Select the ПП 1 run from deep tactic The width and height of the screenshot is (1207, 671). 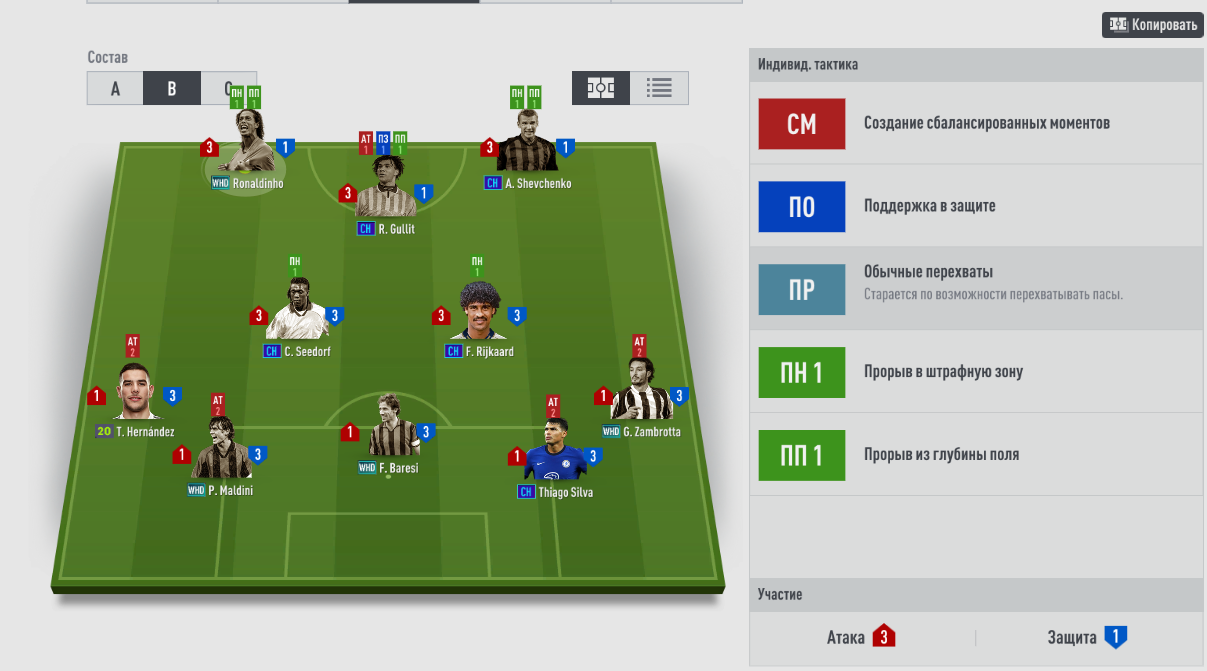(802, 455)
